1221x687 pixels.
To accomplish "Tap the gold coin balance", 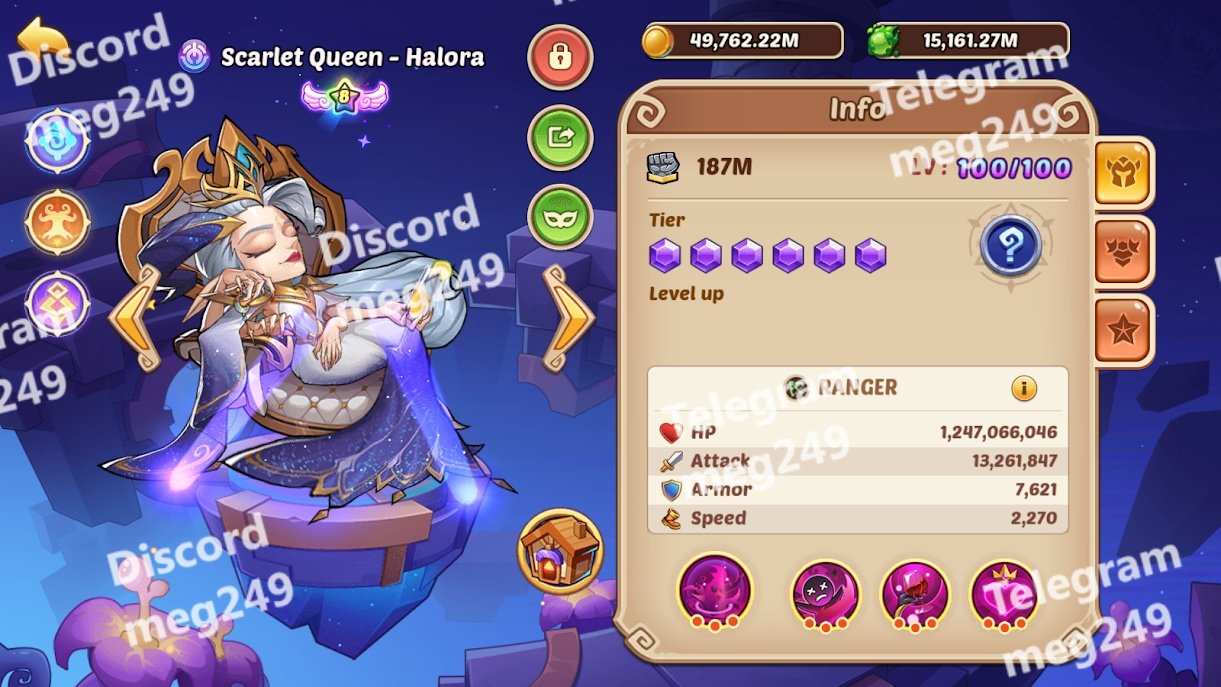I will point(743,41).
